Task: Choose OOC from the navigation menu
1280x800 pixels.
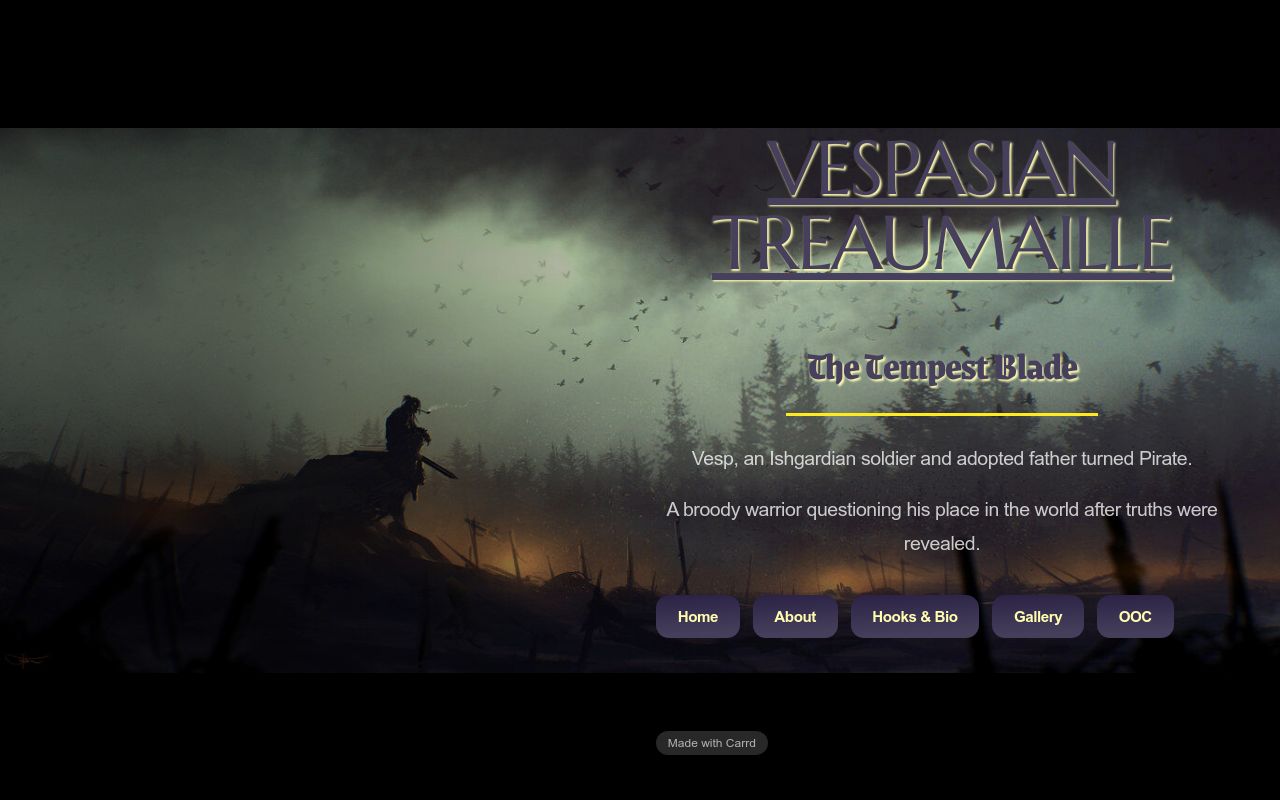Action: (x=1135, y=617)
